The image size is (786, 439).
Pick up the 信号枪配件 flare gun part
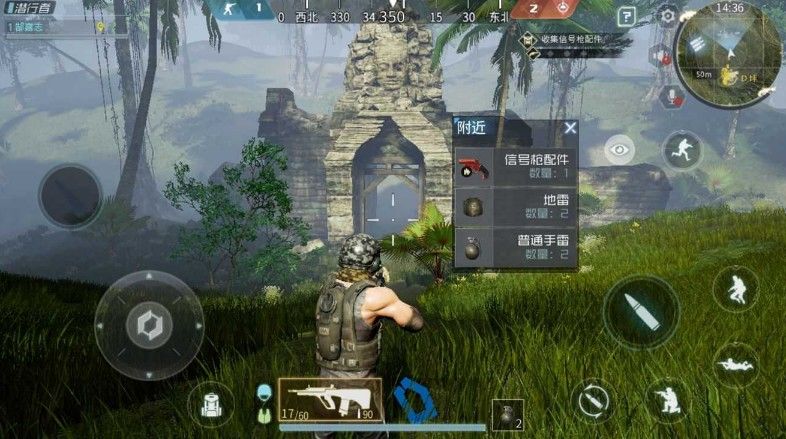[x=516, y=166]
